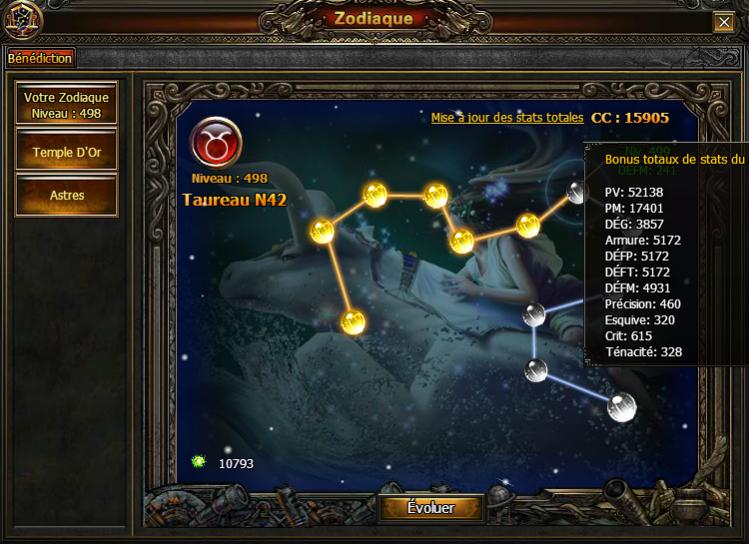Select Votre Zodiaque Niveau 498 entry
The height and width of the screenshot is (544, 749).
pos(66,104)
